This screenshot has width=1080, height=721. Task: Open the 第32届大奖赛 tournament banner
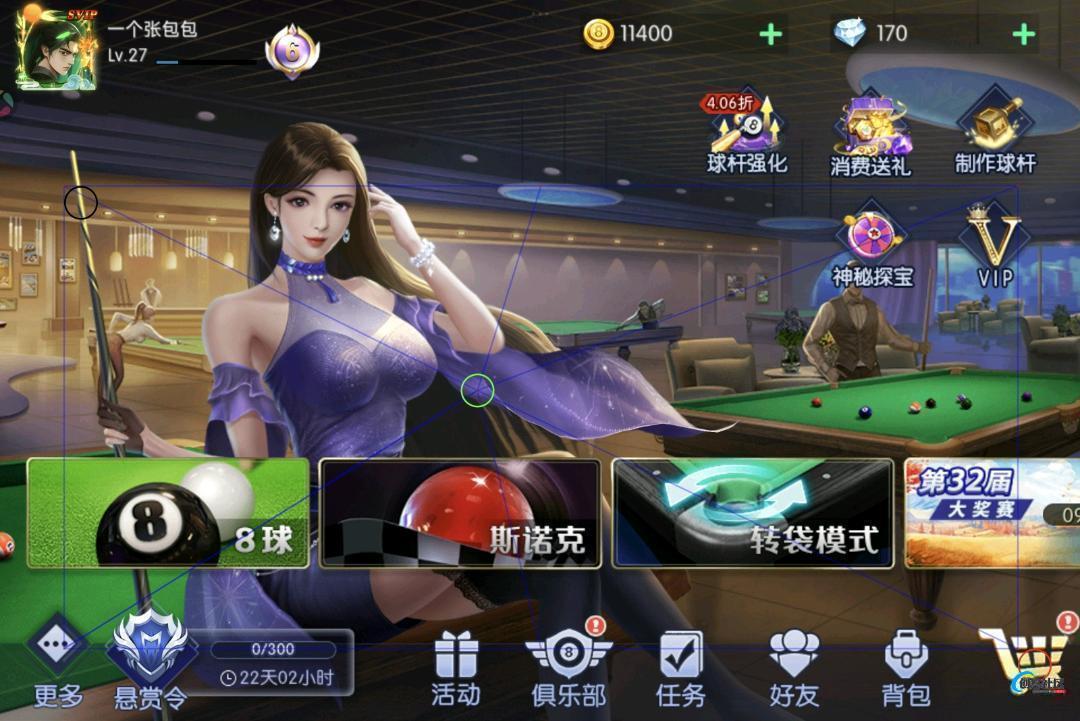pos(990,513)
